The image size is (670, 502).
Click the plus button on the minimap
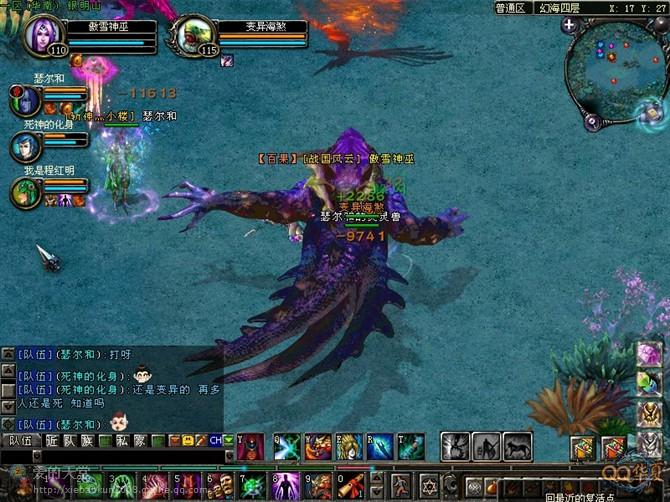(569, 24)
